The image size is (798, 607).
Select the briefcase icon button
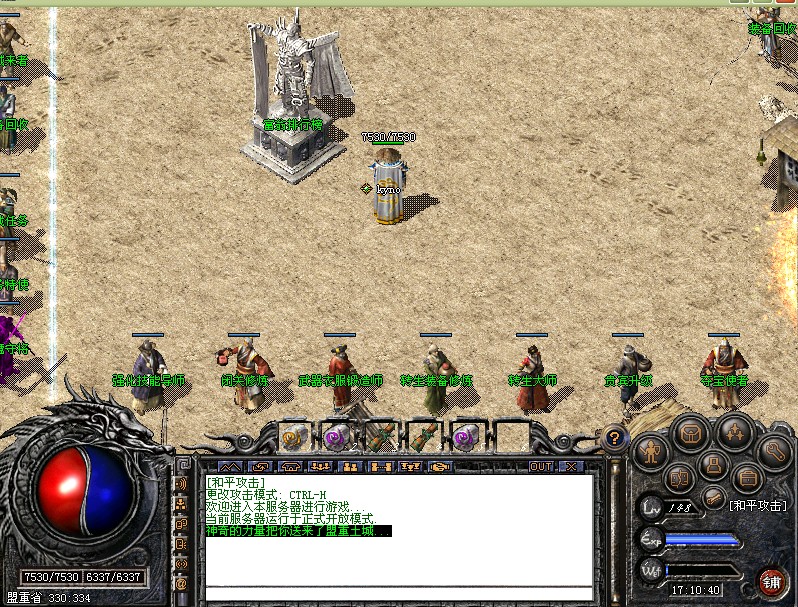[x=745, y=478]
